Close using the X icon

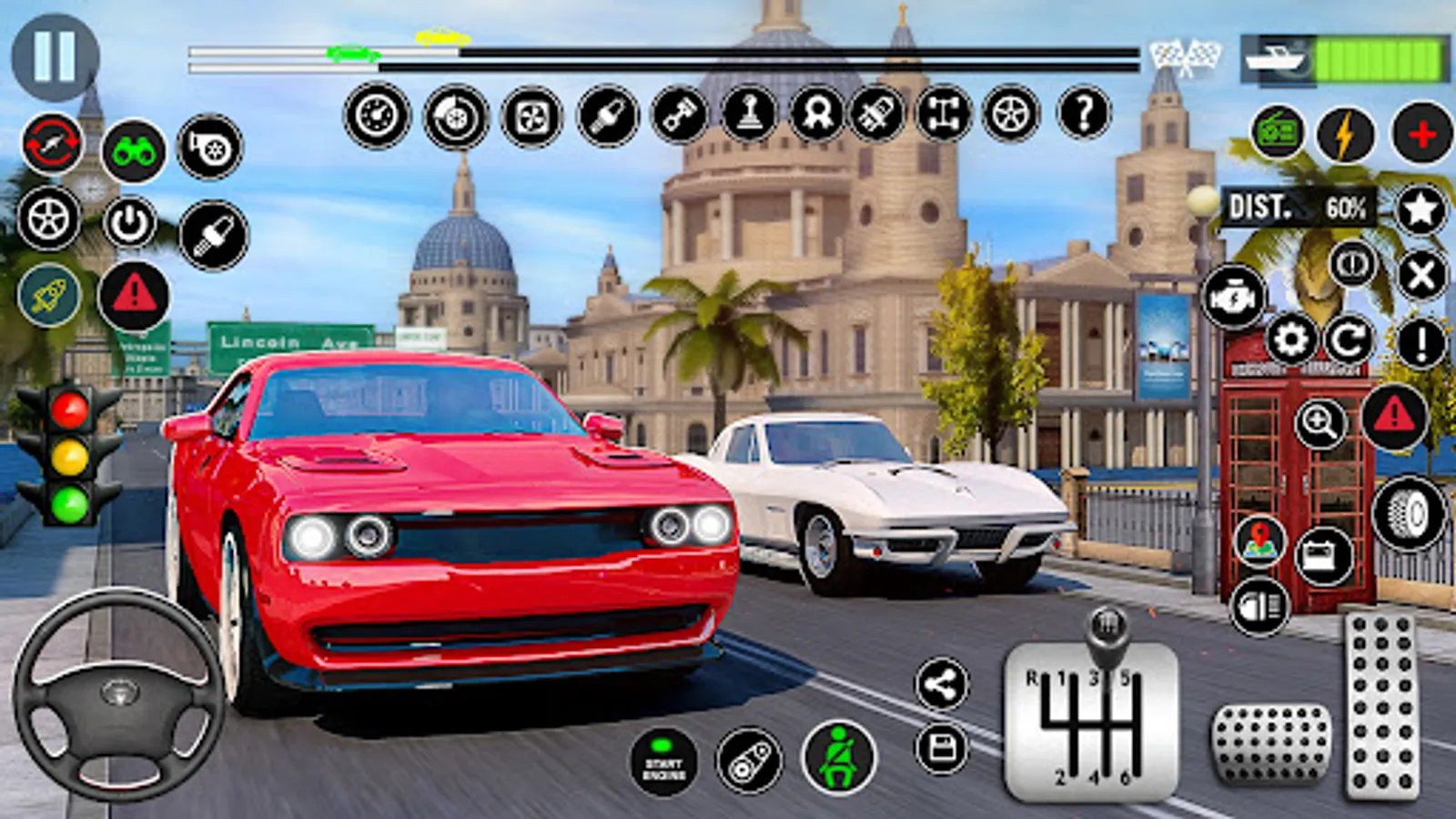(1421, 275)
